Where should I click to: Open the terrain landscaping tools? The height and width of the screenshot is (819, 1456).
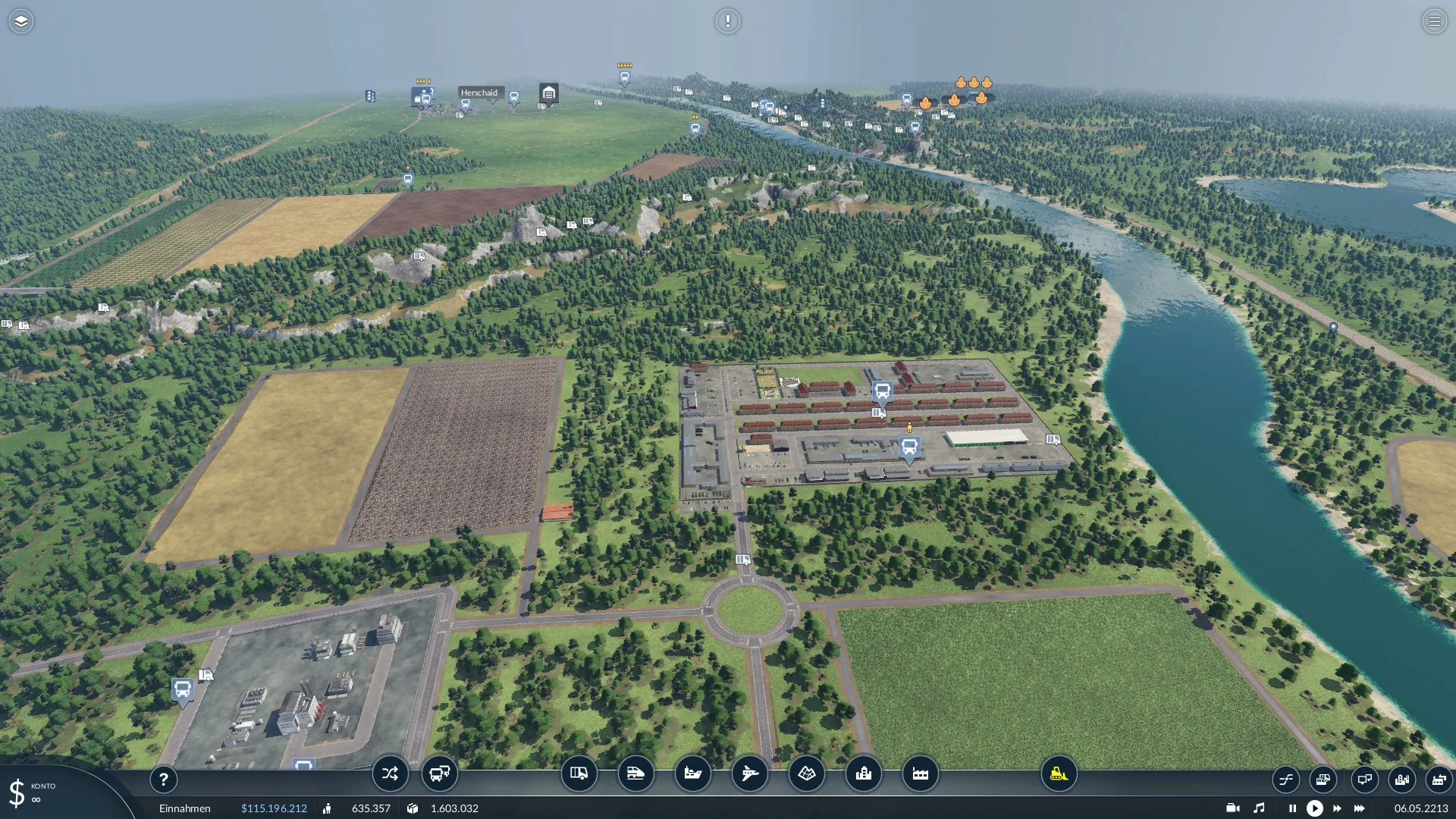[x=806, y=773]
